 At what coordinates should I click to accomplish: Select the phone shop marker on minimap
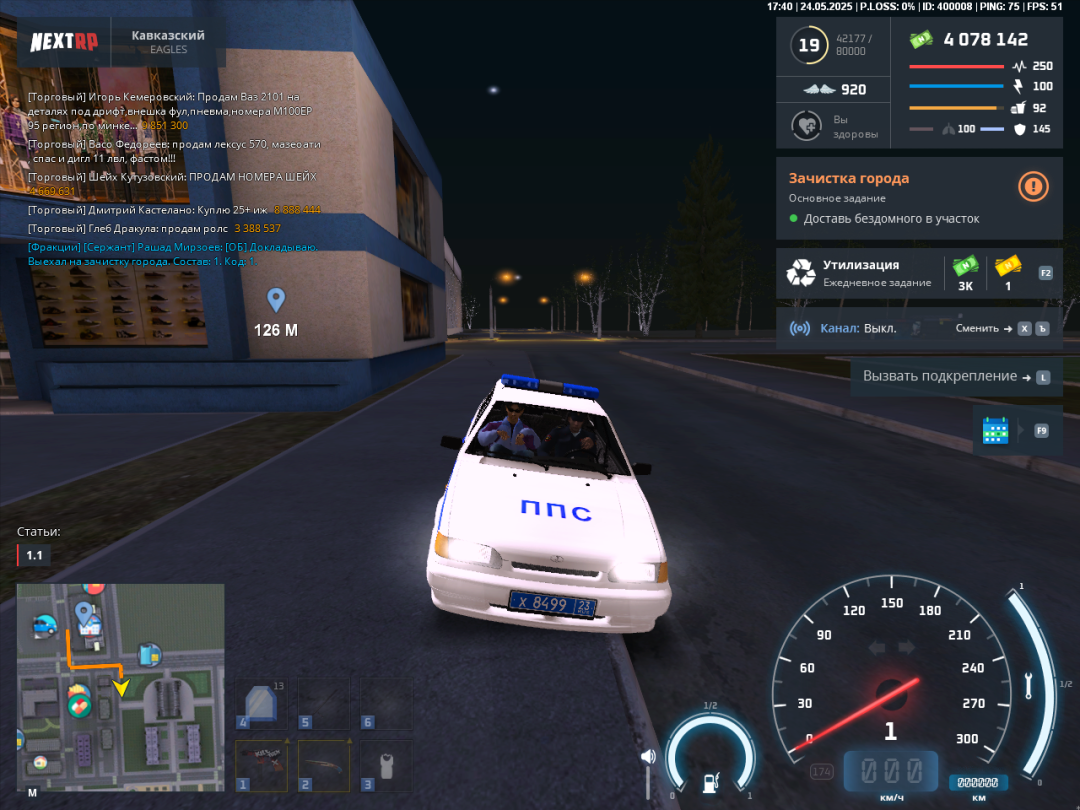tap(149, 655)
